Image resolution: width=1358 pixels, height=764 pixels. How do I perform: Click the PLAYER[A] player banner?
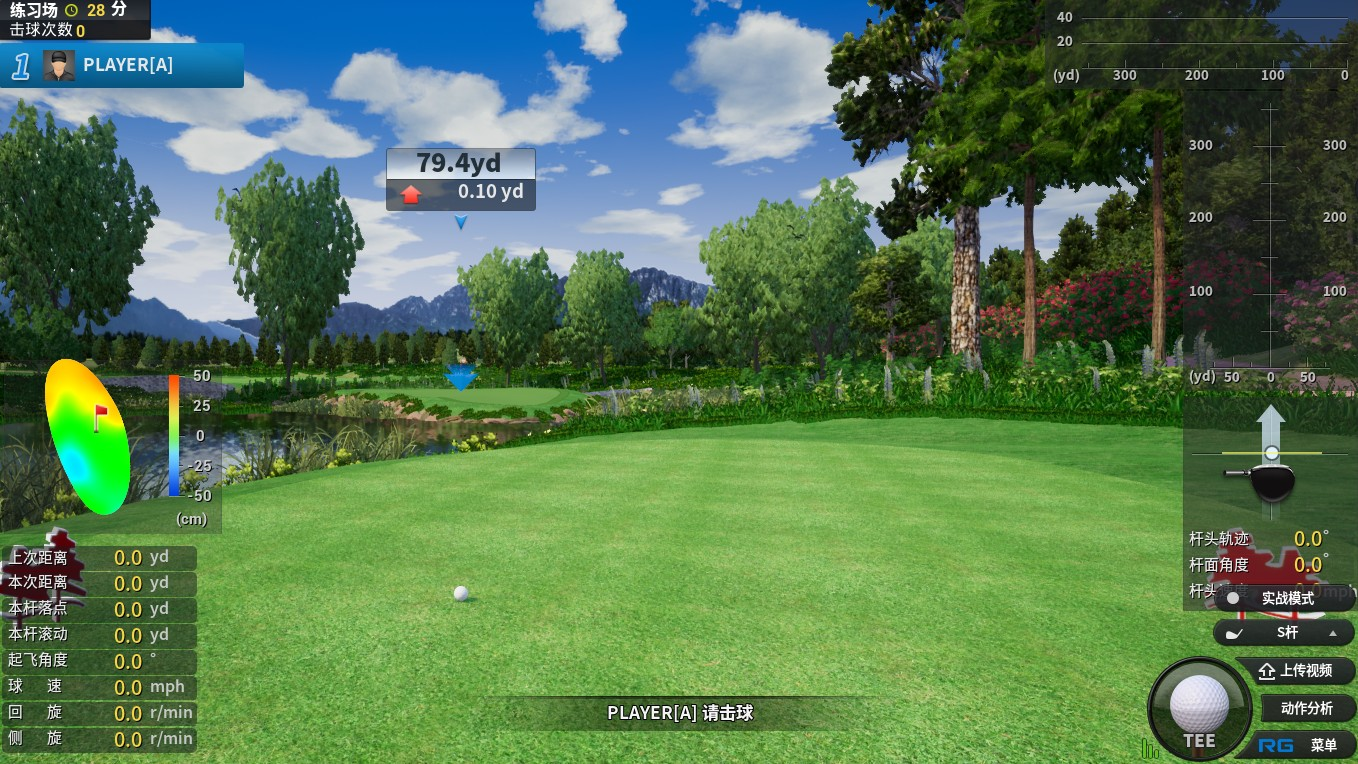[x=122, y=65]
